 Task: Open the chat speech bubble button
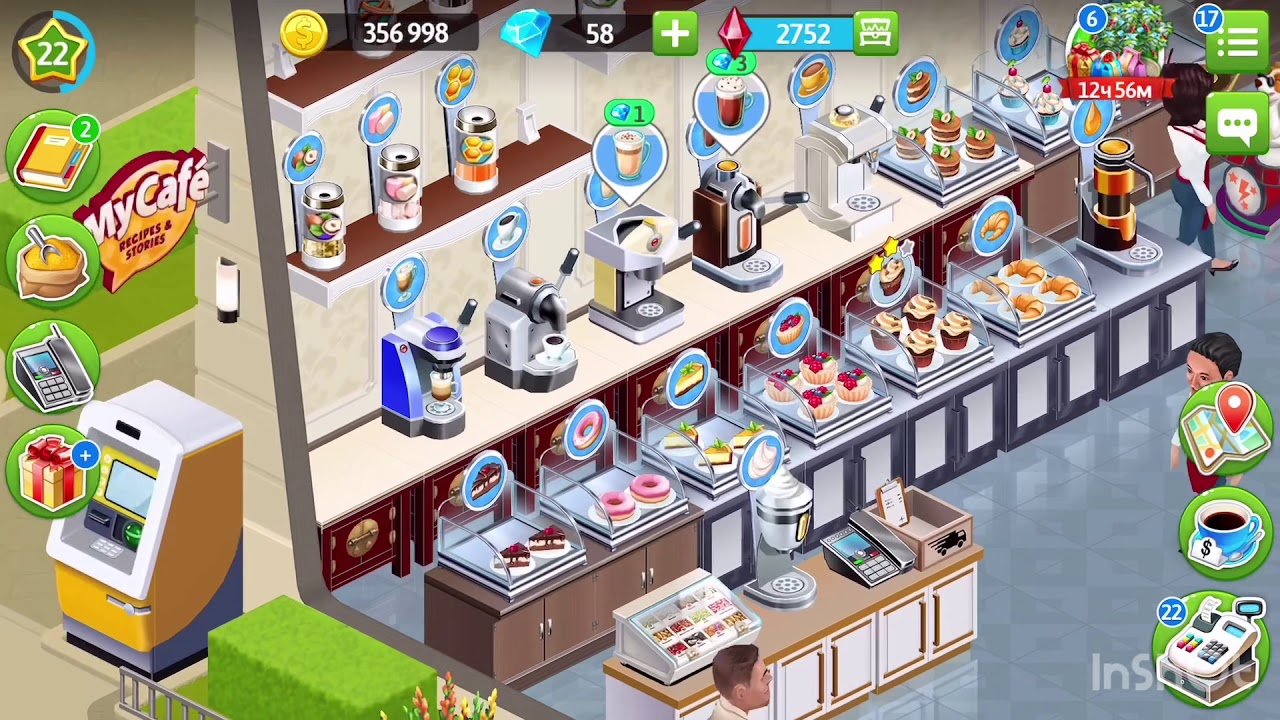coord(1238,126)
